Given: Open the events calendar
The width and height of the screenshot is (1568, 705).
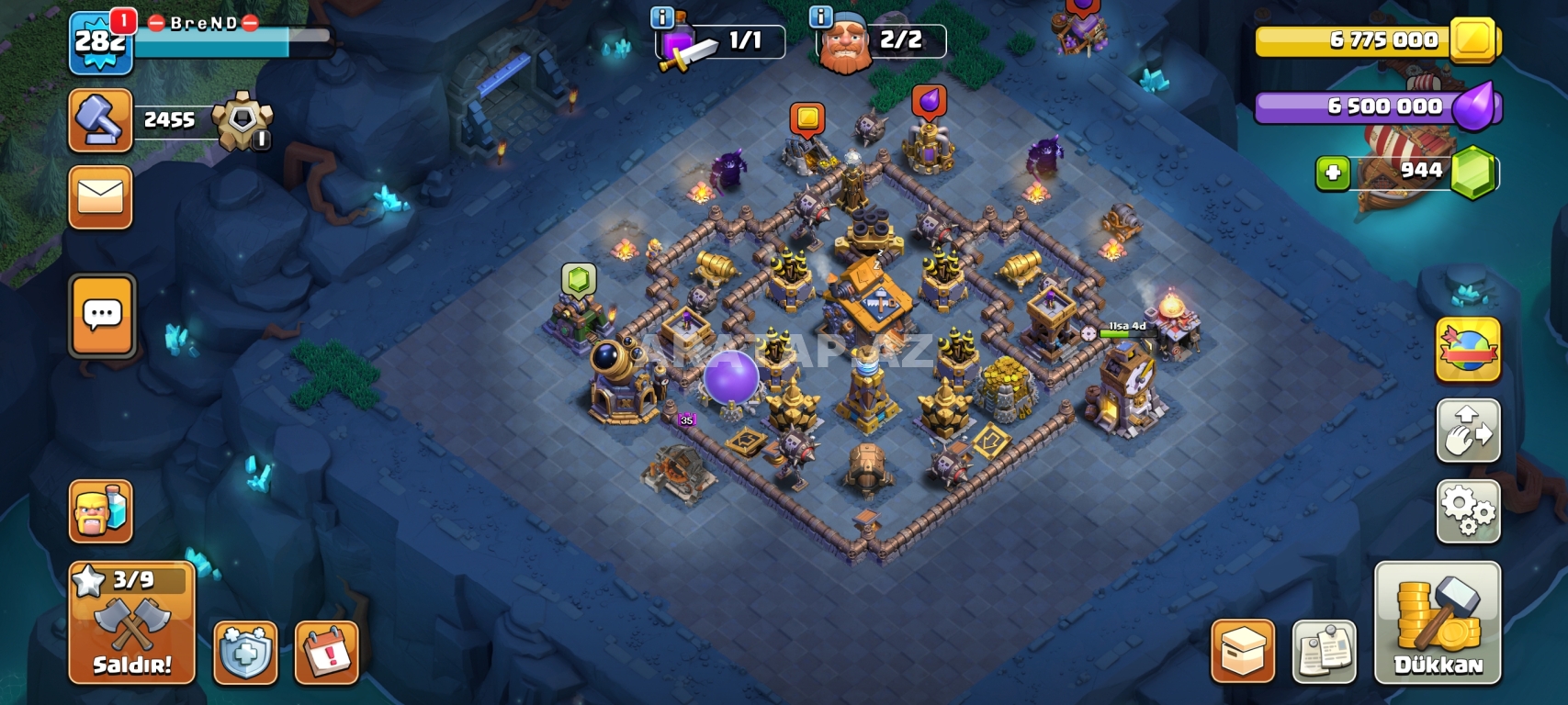Looking at the screenshot, I should 326,653.
